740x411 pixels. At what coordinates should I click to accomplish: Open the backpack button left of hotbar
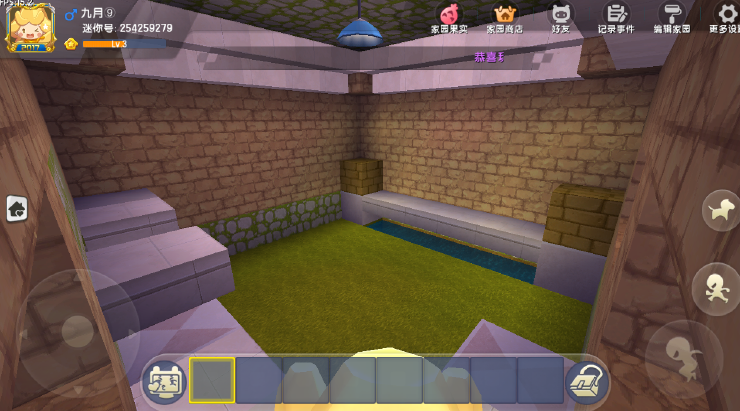coord(164,381)
